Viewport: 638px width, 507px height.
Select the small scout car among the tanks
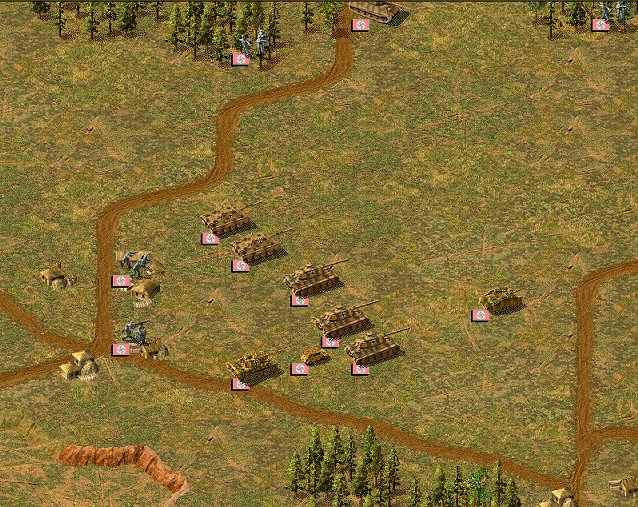314,357
